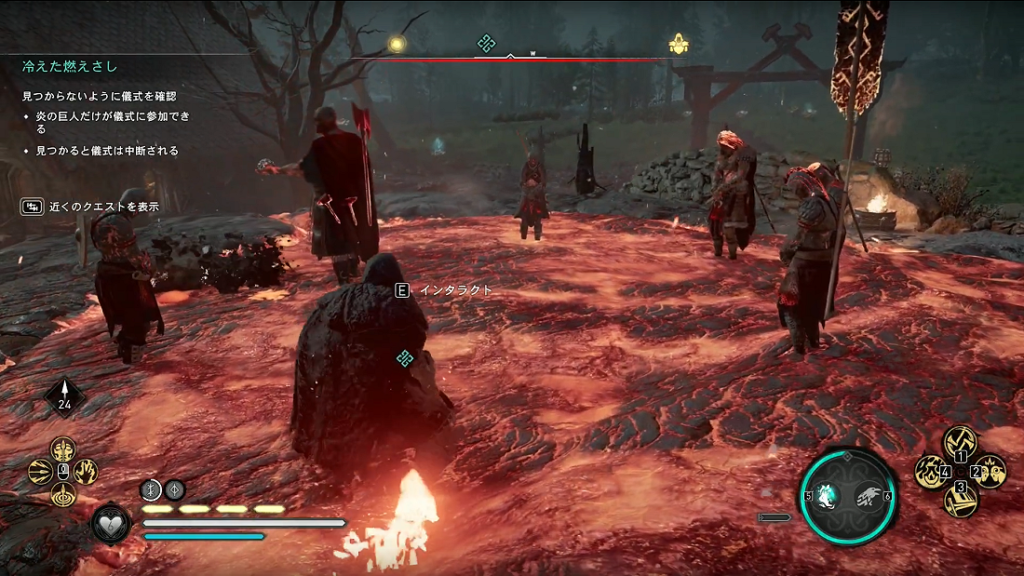Activate the melee ability in slot 3

tap(960, 501)
